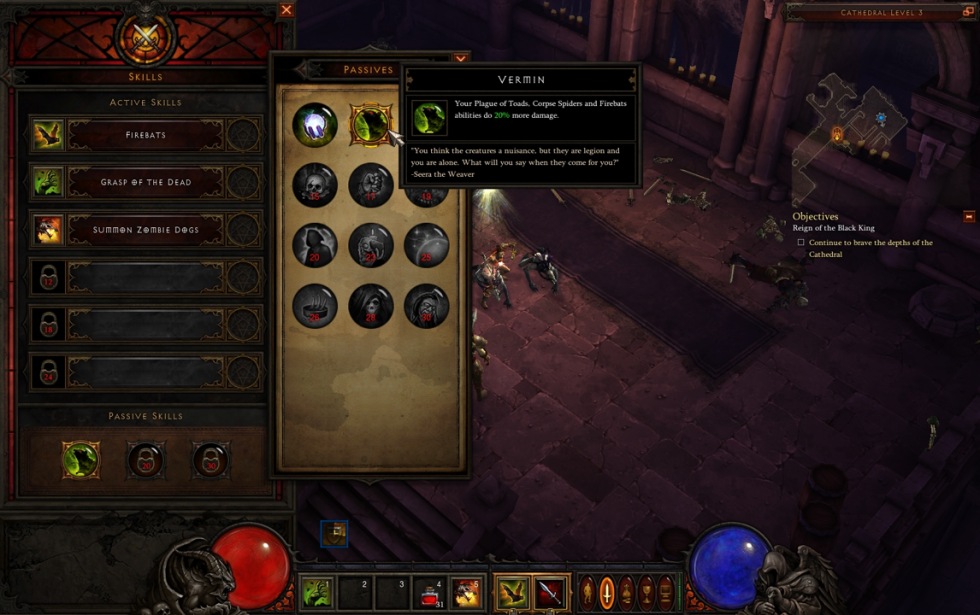This screenshot has width=980, height=615.
Task: Activate Summon Zombie Dogs in hotbar slot 5
Action: (465, 592)
